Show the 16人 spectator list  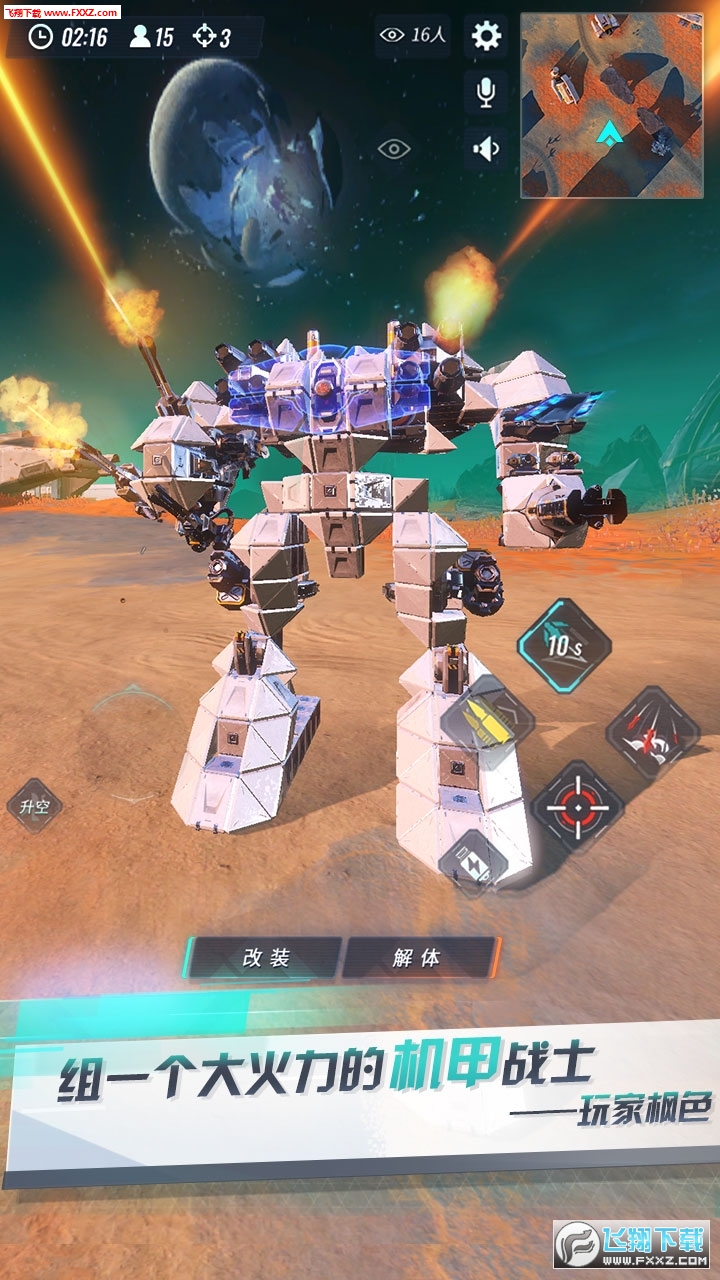pyautogui.click(x=414, y=36)
